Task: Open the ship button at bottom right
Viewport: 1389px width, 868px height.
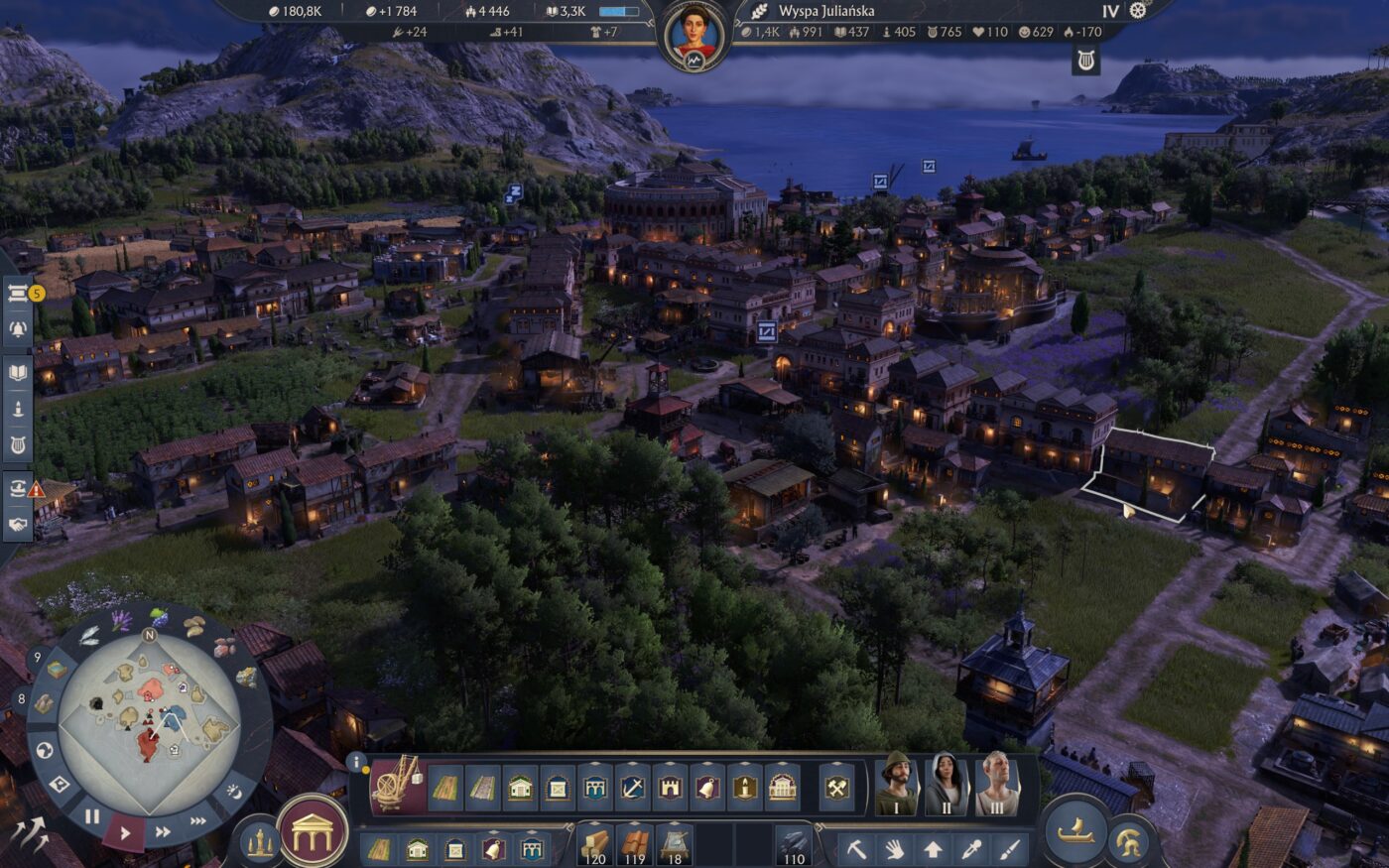Action: pyautogui.click(x=1074, y=831)
